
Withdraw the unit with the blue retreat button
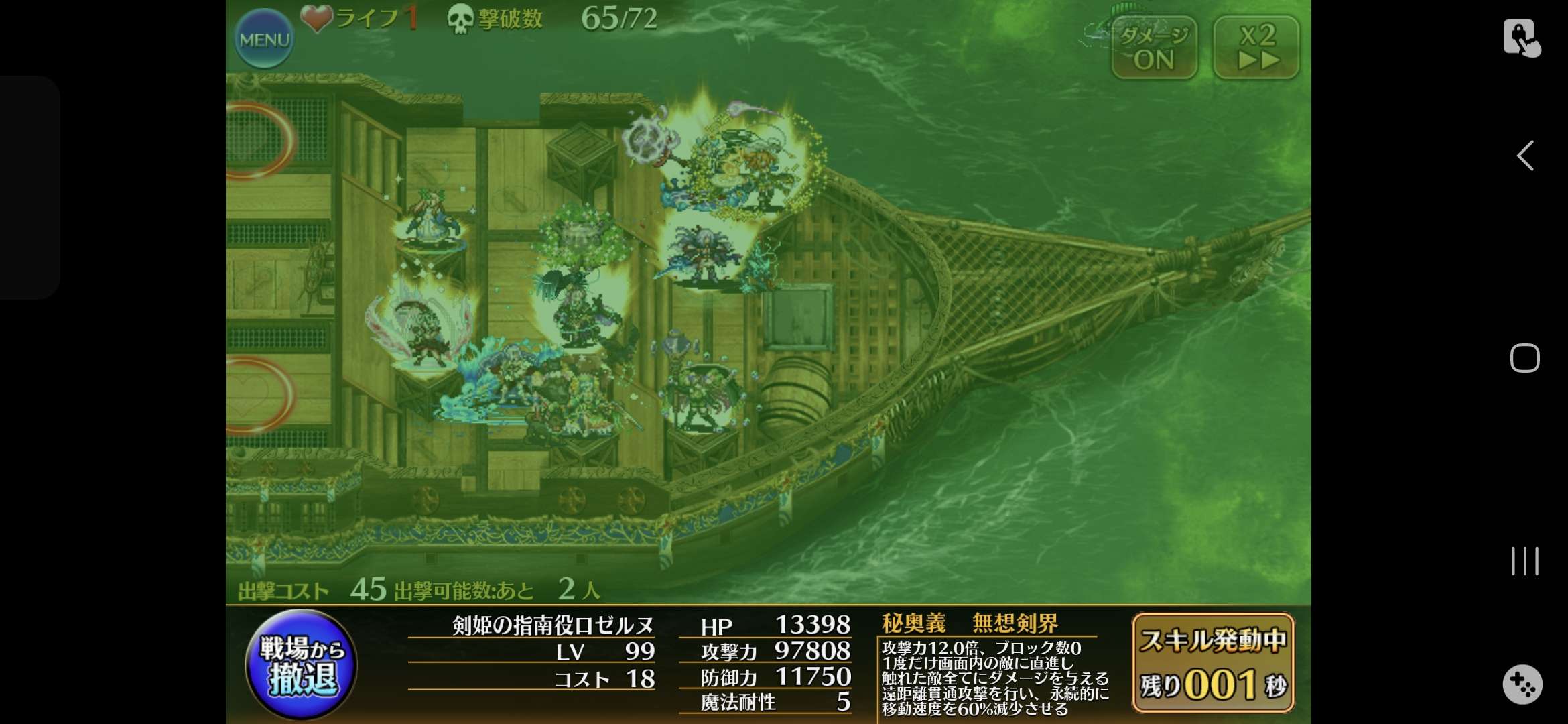[302, 664]
